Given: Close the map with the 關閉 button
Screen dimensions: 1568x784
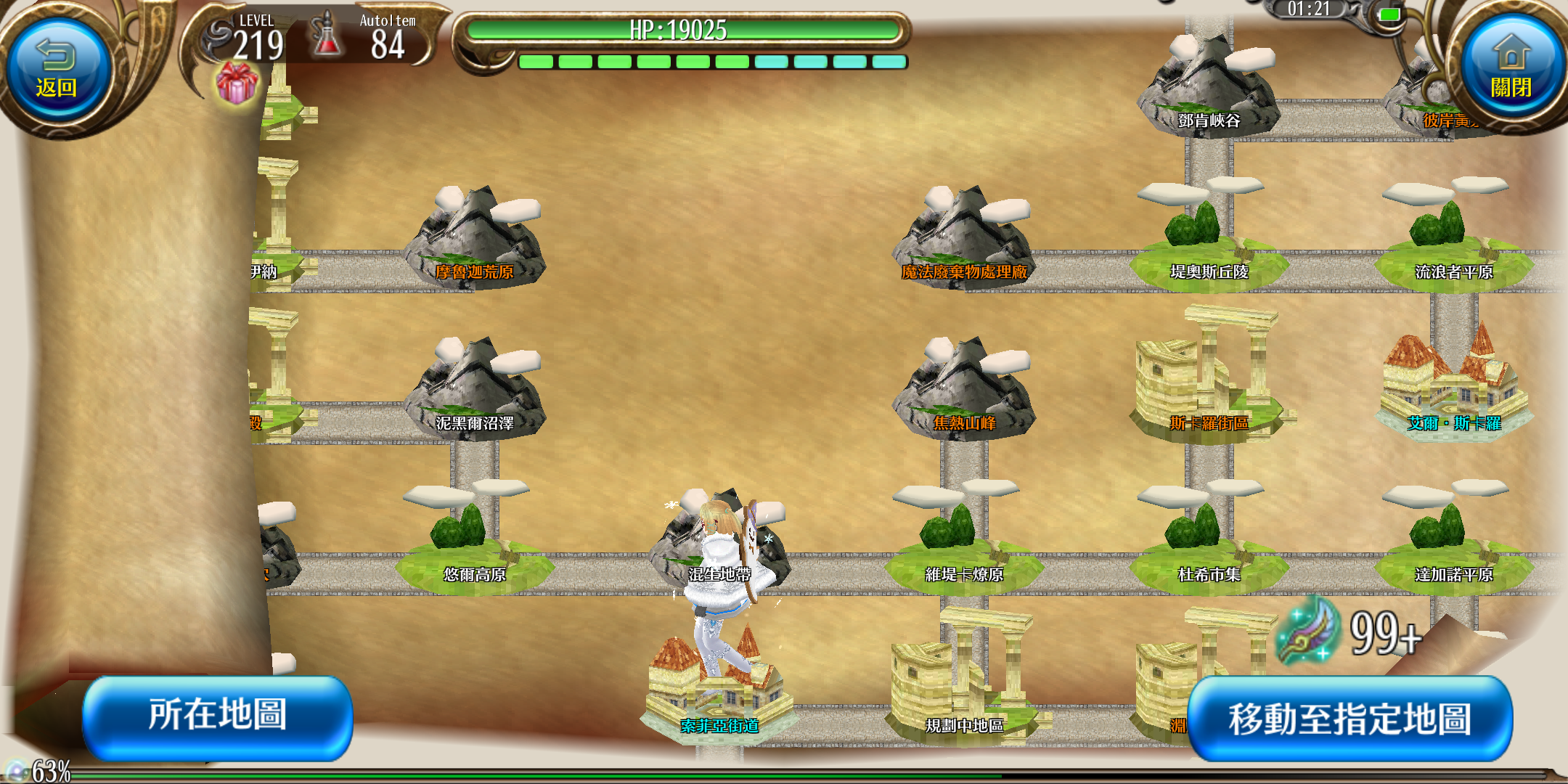Looking at the screenshot, I should 1511,70.
